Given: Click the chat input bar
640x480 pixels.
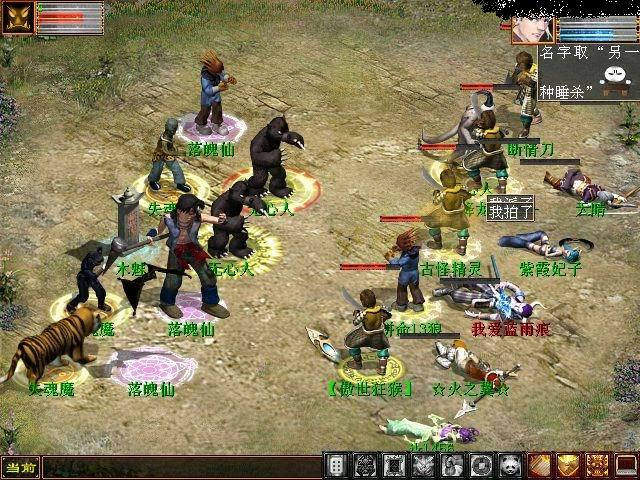Looking at the screenshot, I should pyautogui.click(x=180, y=466).
